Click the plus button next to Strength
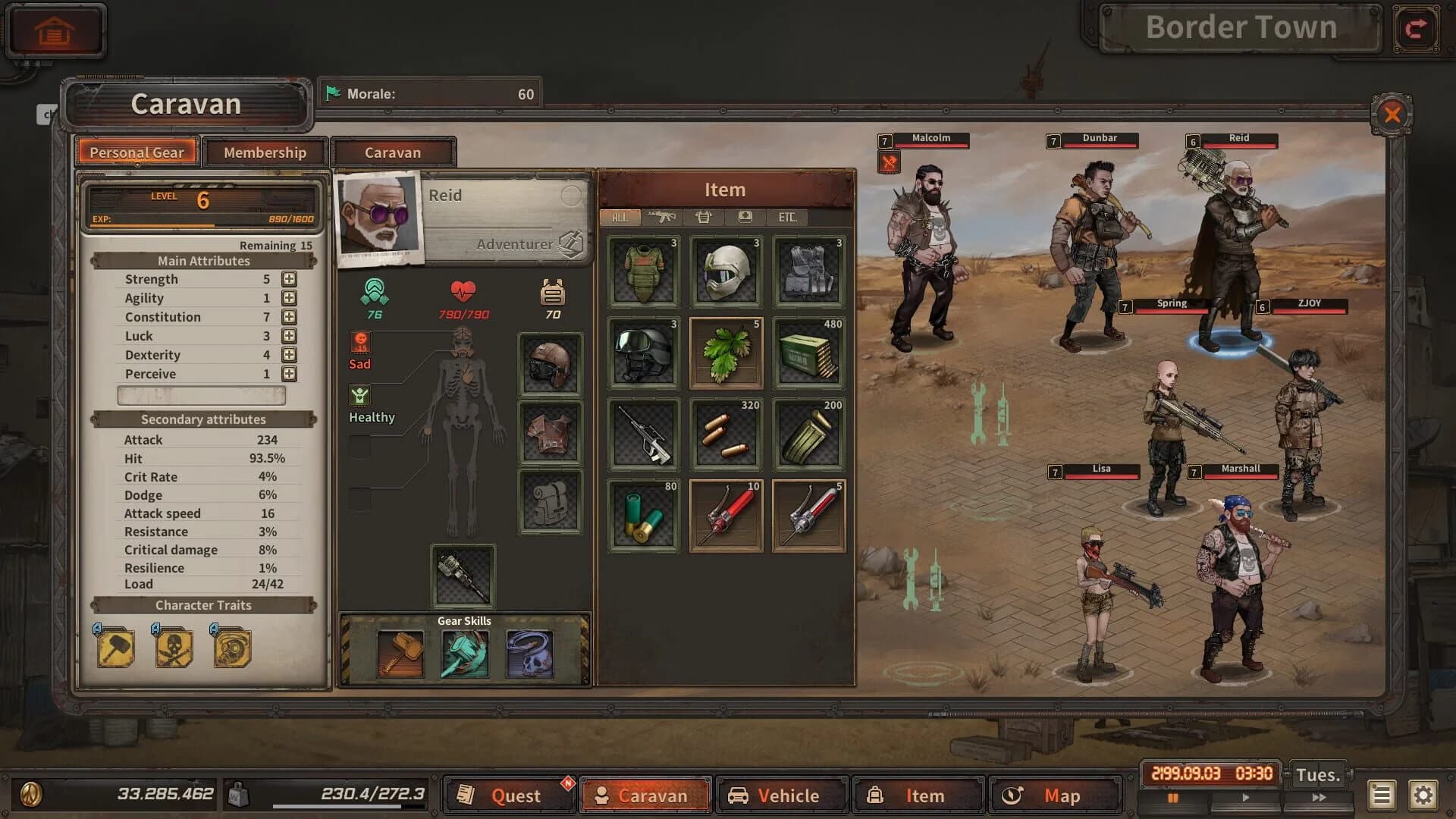 tap(289, 278)
